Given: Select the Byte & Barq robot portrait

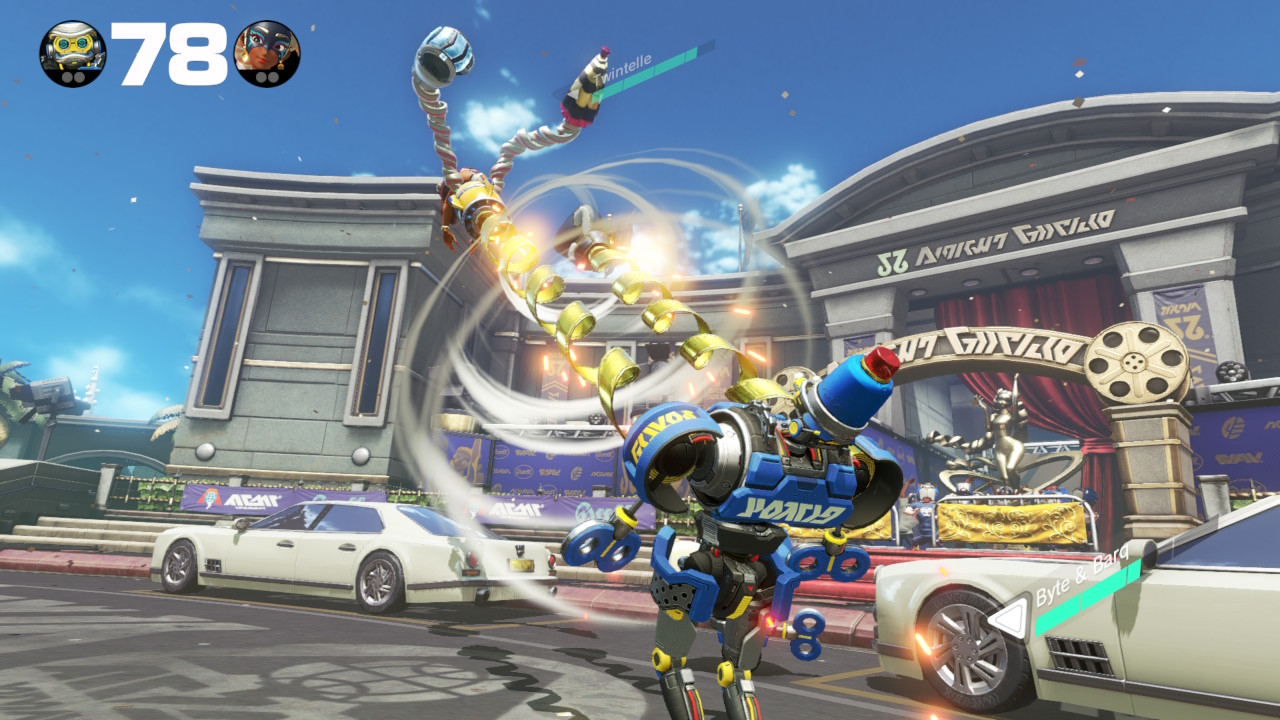Looking at the screenshot, I should pos(73,54).
